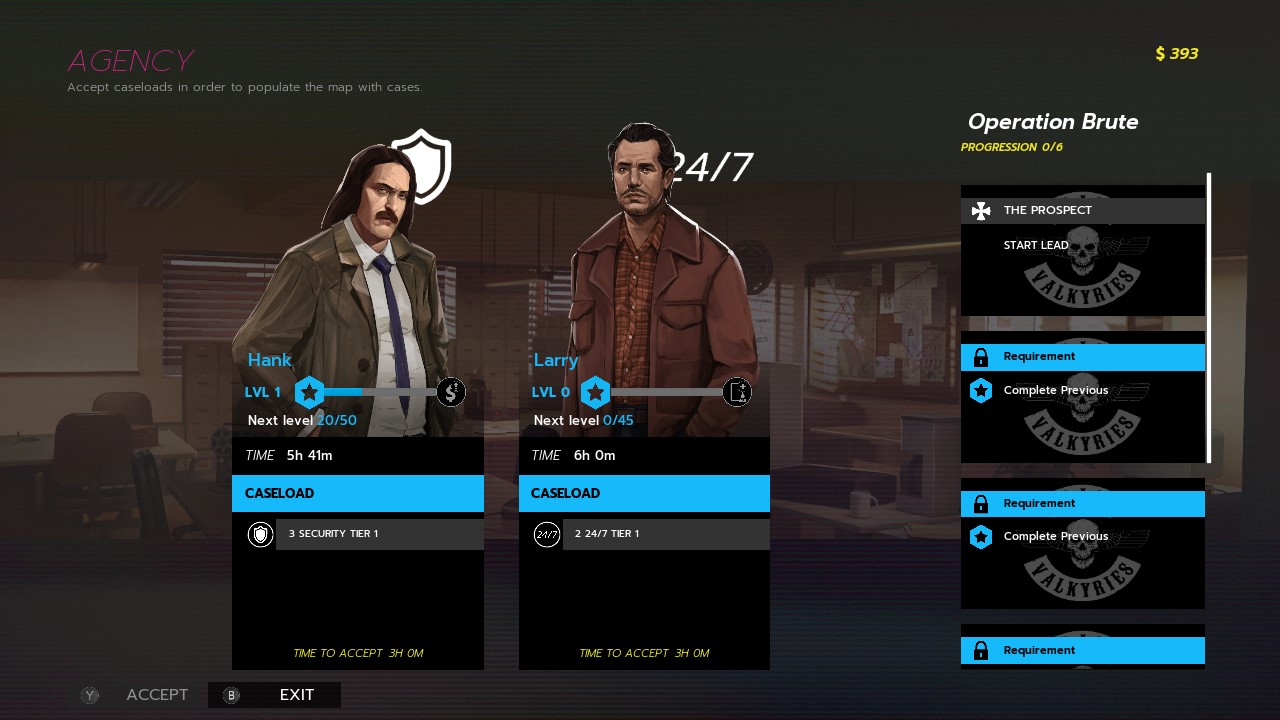Toggle the lock on the bottom Requirement entry
Viewport: 1280px width, 720px height.
pos(981,650)
